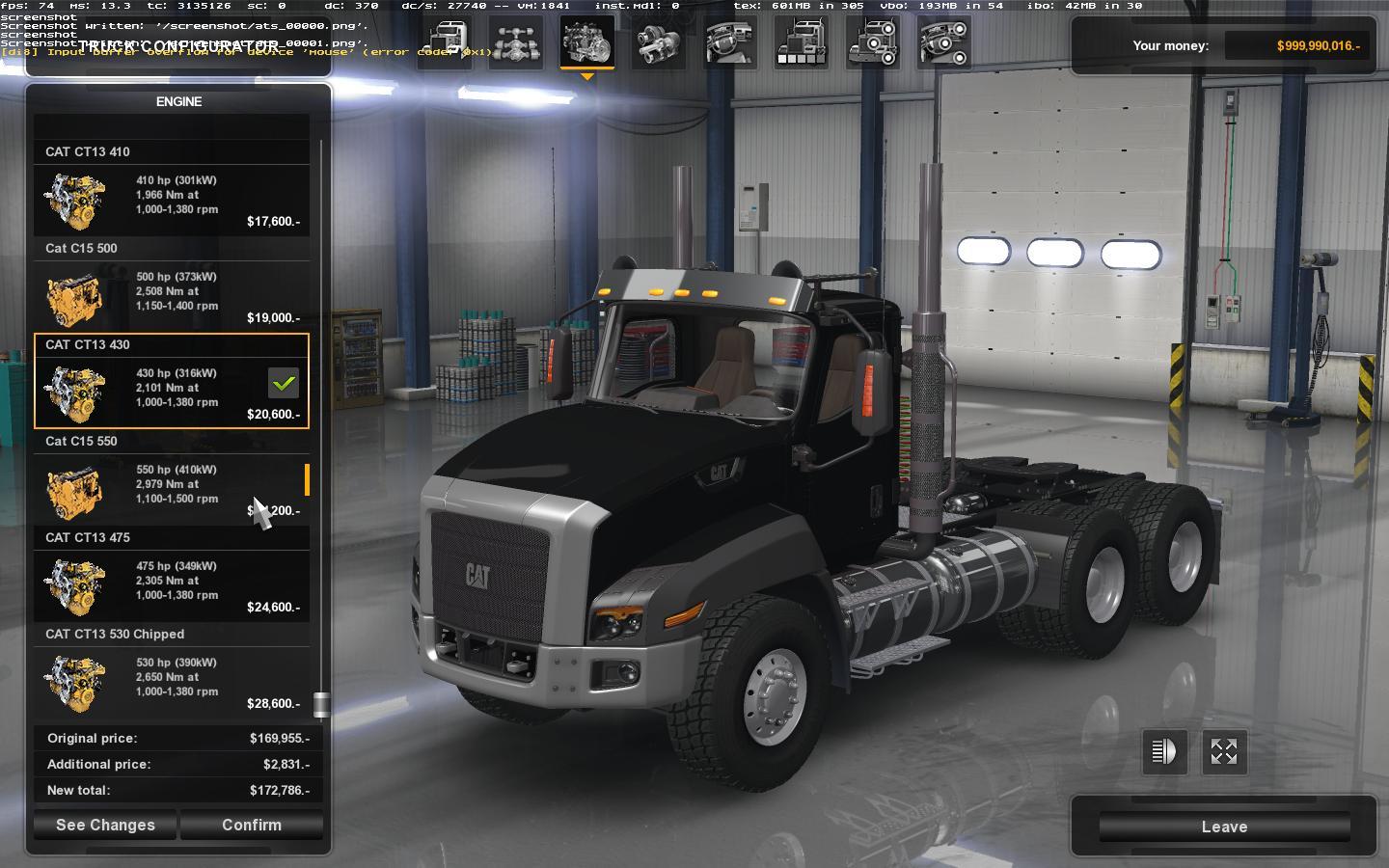This screenshot has height=868, width=1389.
Task: Click the engine list scrollbar handle
Action: 321,704
